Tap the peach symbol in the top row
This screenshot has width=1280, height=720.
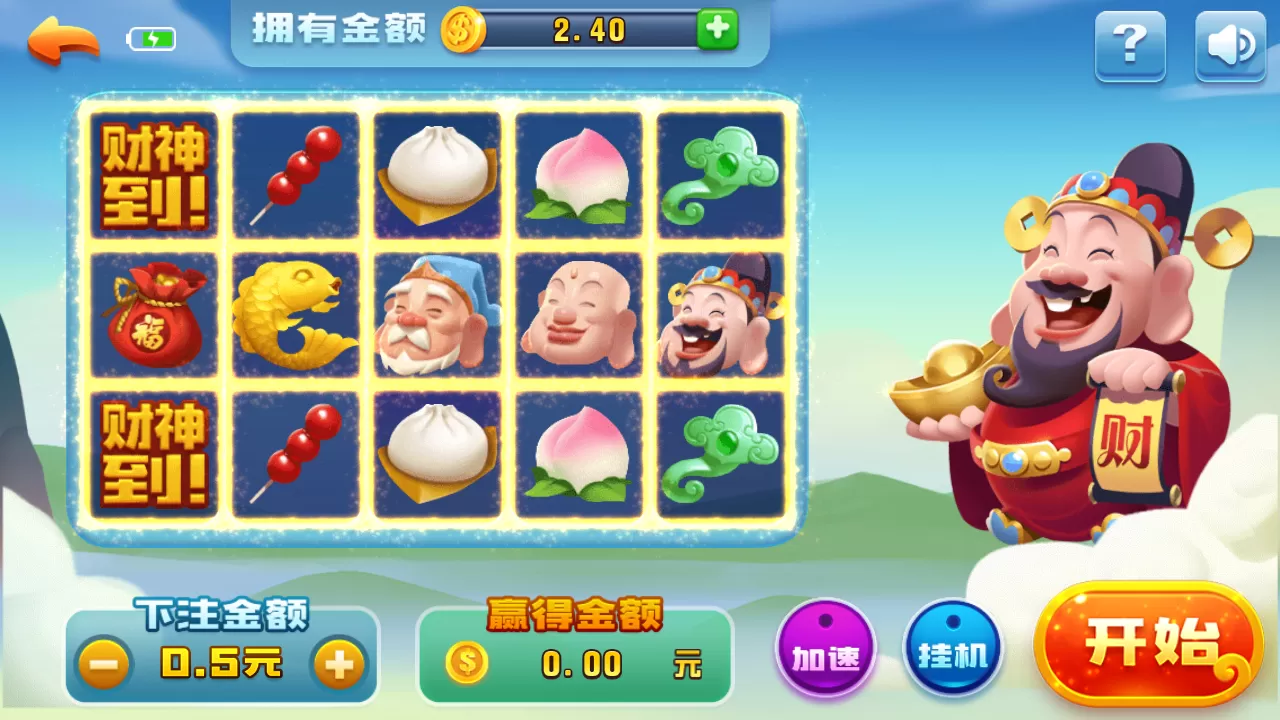coord(578,177)
